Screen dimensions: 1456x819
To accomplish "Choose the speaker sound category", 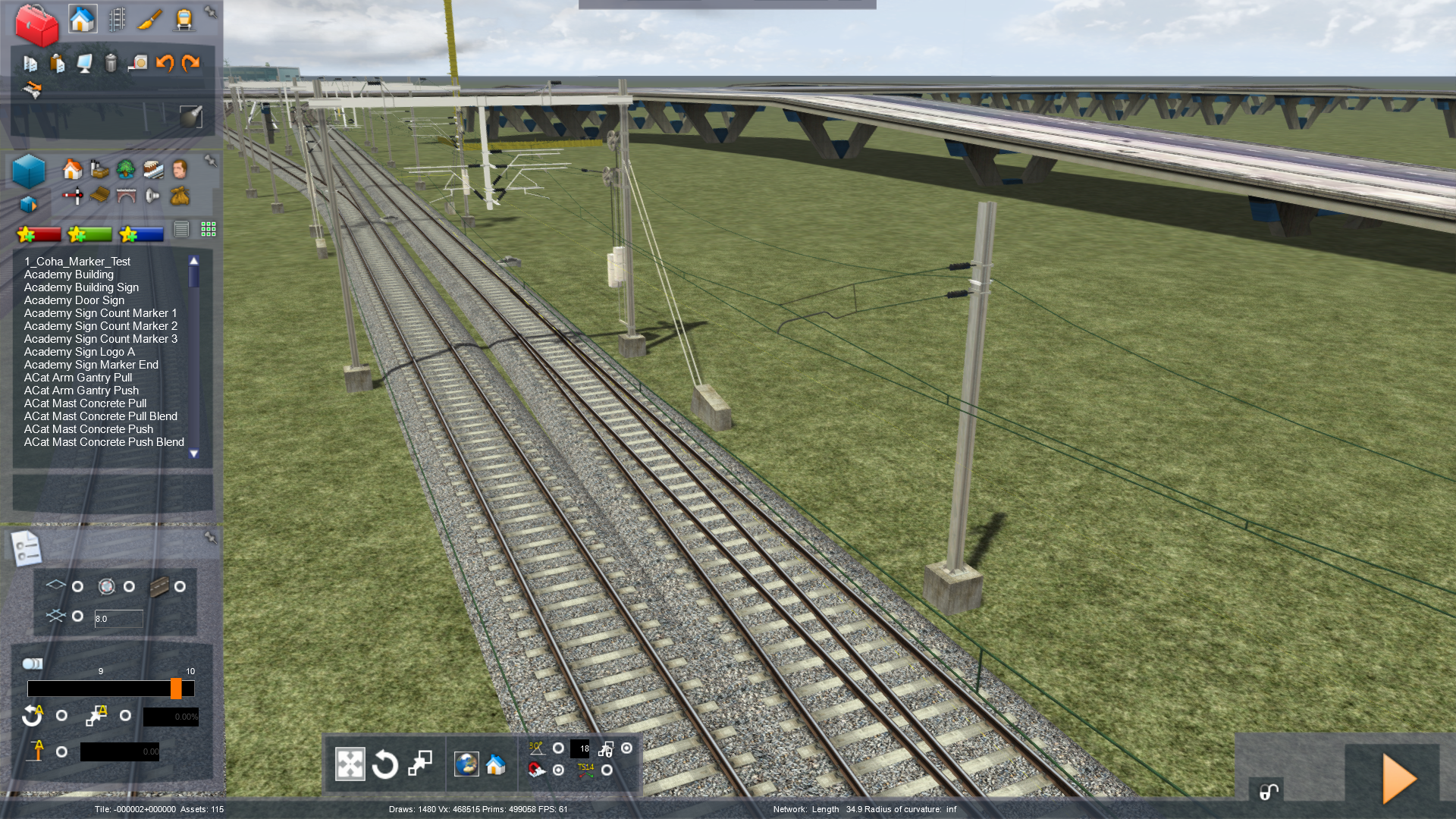I will click(x=152, y=196).
